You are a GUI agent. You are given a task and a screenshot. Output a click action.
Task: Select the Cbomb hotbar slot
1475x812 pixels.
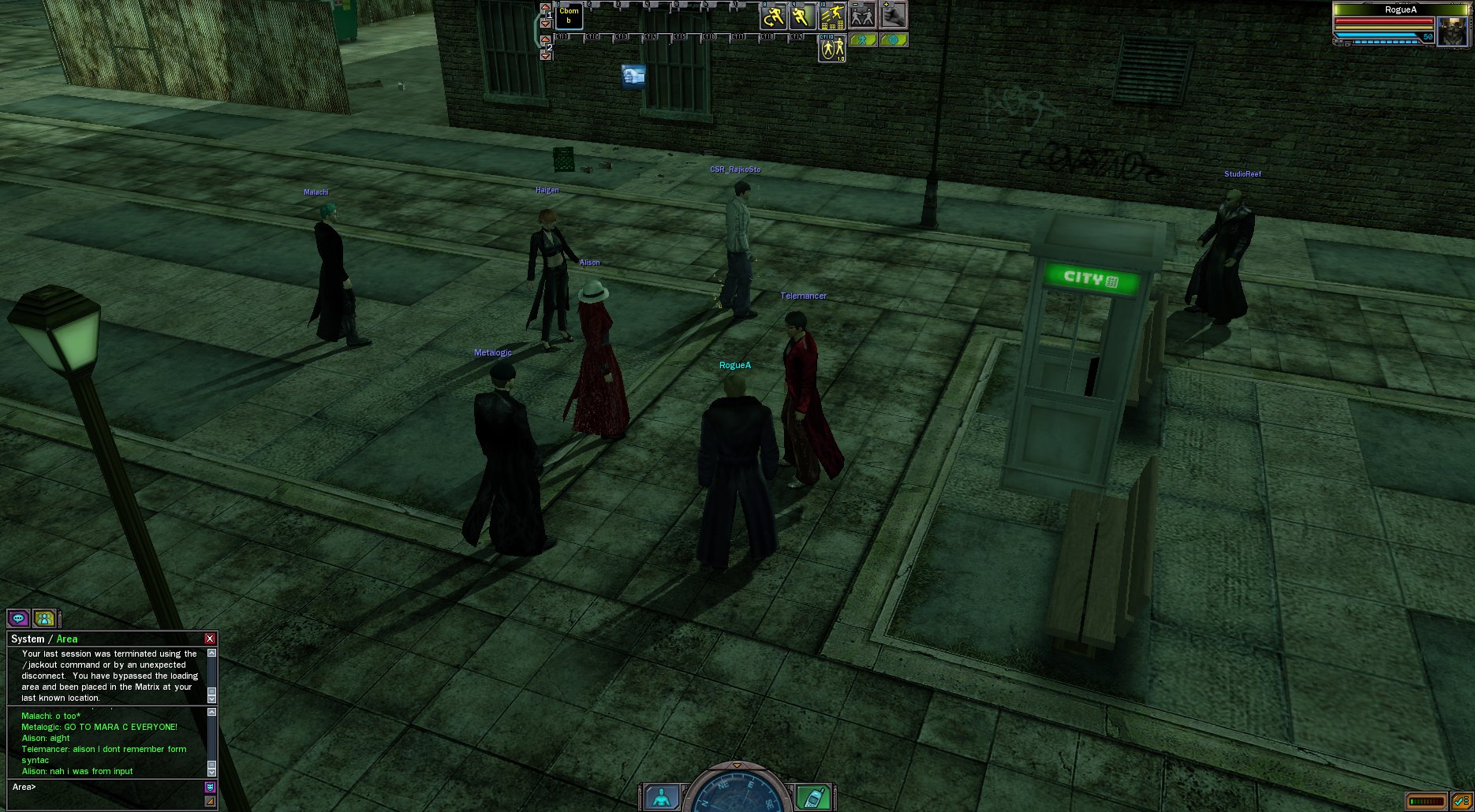[569, 17]
